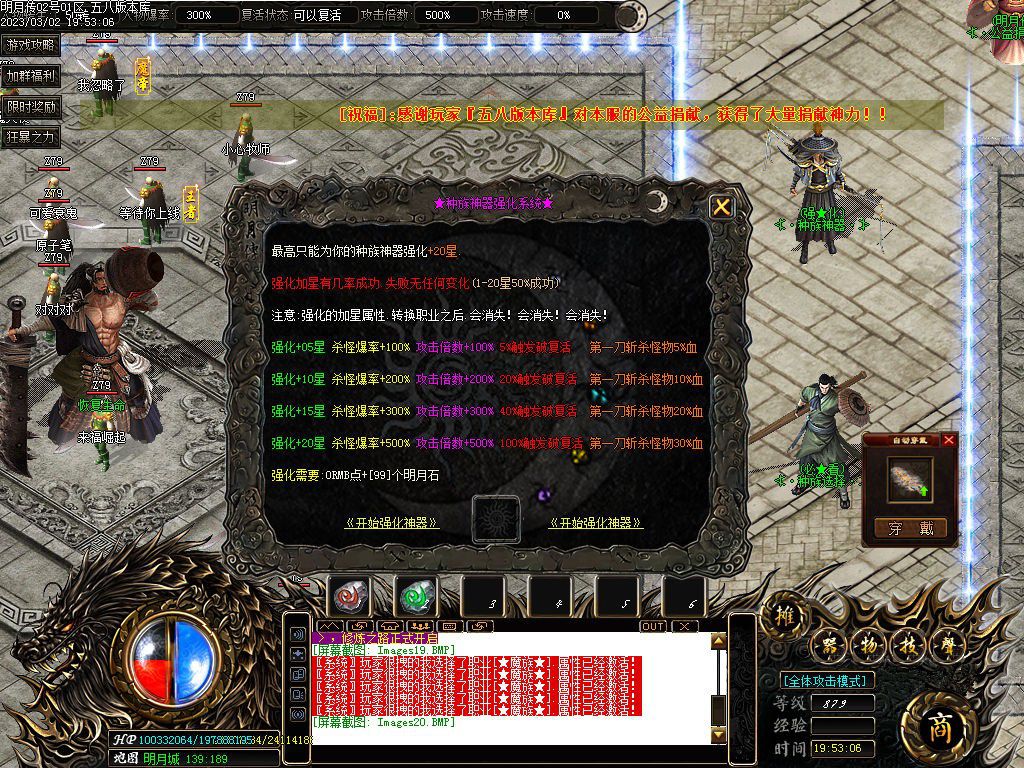This screenshot has height=768, width=1024.
Task: Click the OUT button above chat
Action: [653, 626]
